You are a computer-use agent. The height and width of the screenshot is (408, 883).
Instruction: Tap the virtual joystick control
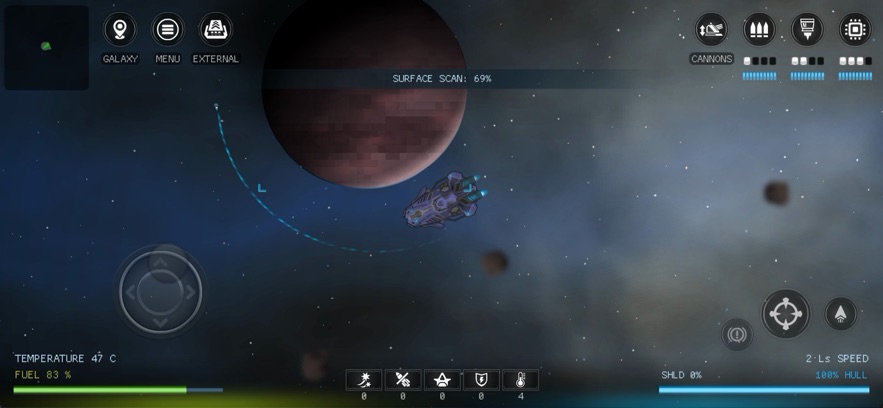point(160,291)
